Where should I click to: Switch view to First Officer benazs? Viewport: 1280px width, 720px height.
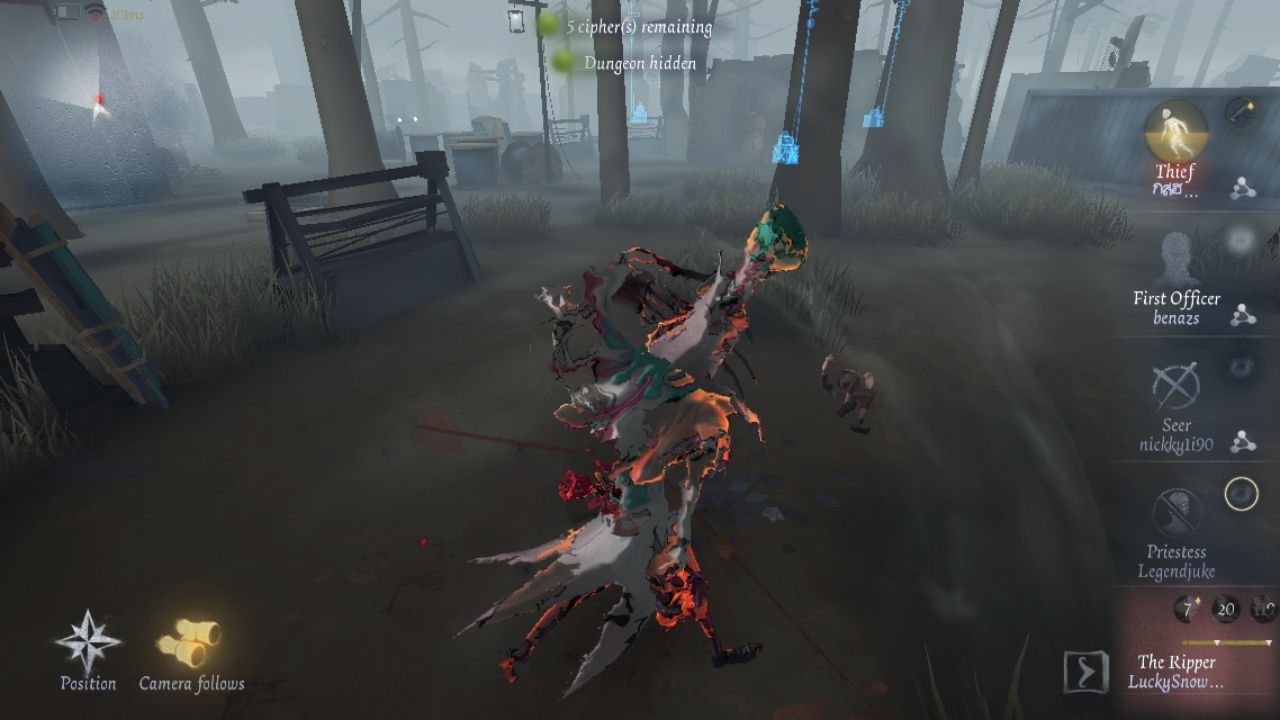[1176, 262]
